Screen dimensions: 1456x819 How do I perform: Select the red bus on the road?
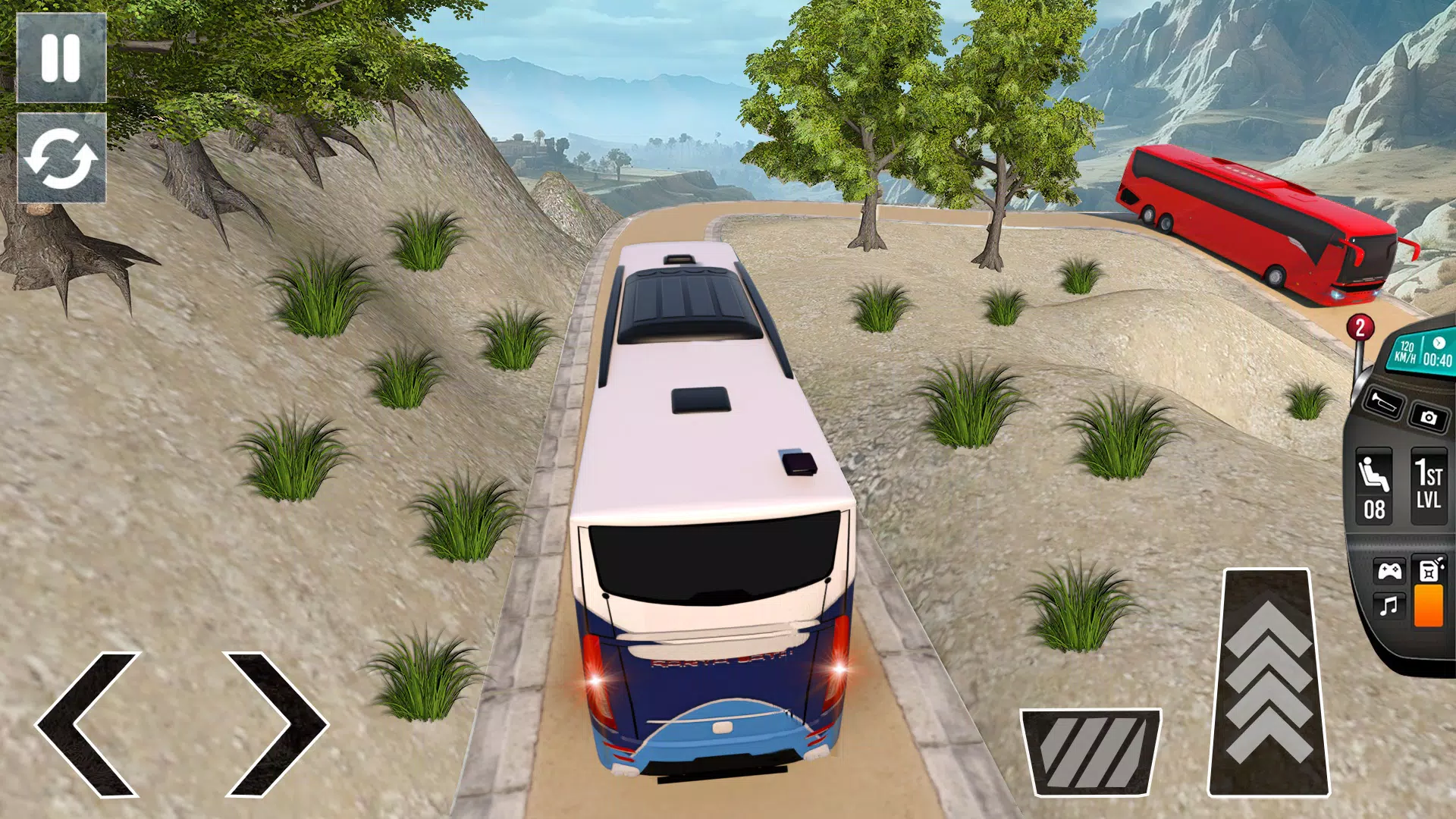coord(1251,220)
